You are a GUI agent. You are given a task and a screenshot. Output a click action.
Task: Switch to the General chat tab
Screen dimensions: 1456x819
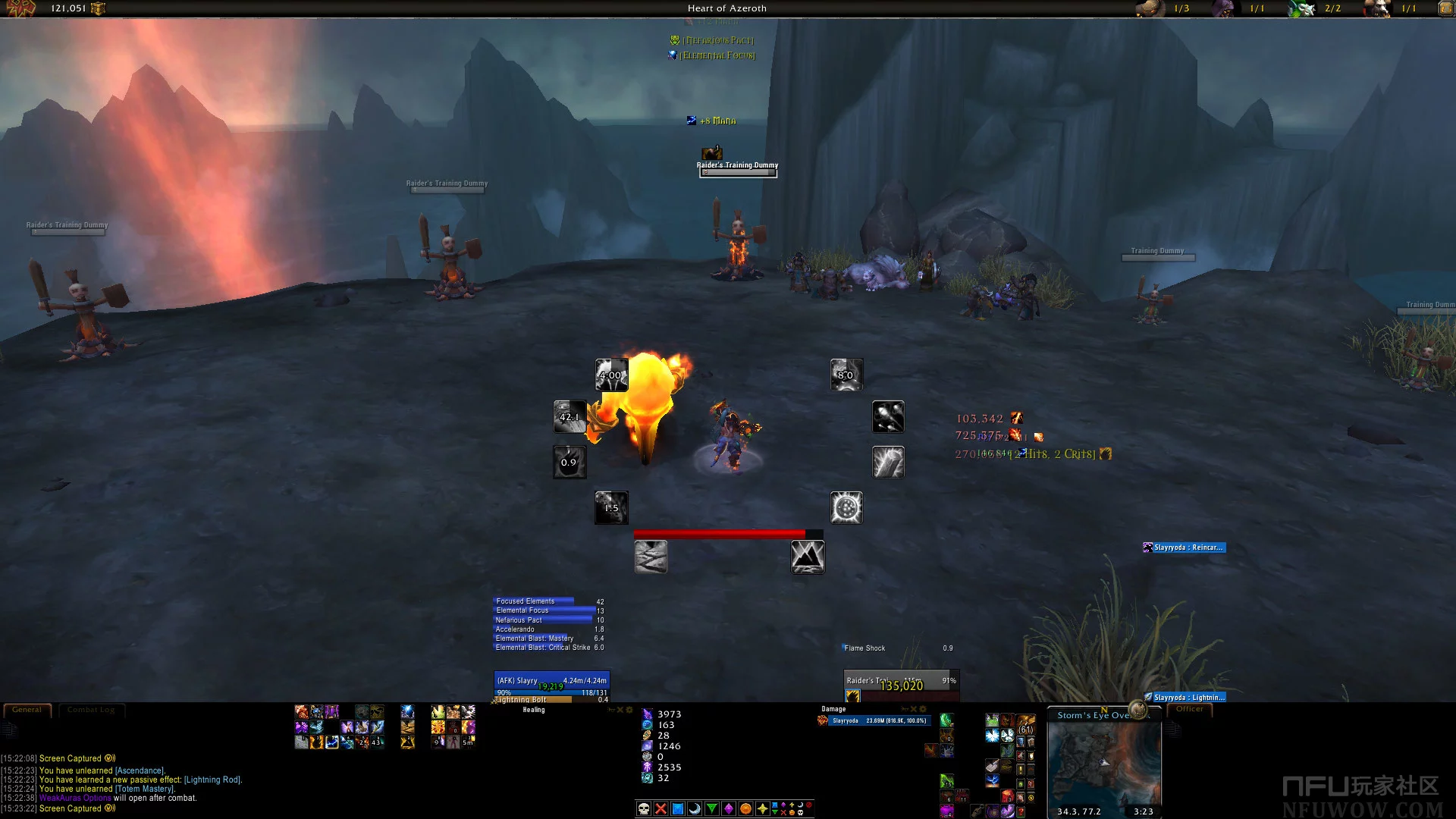[x=27, y=710]
